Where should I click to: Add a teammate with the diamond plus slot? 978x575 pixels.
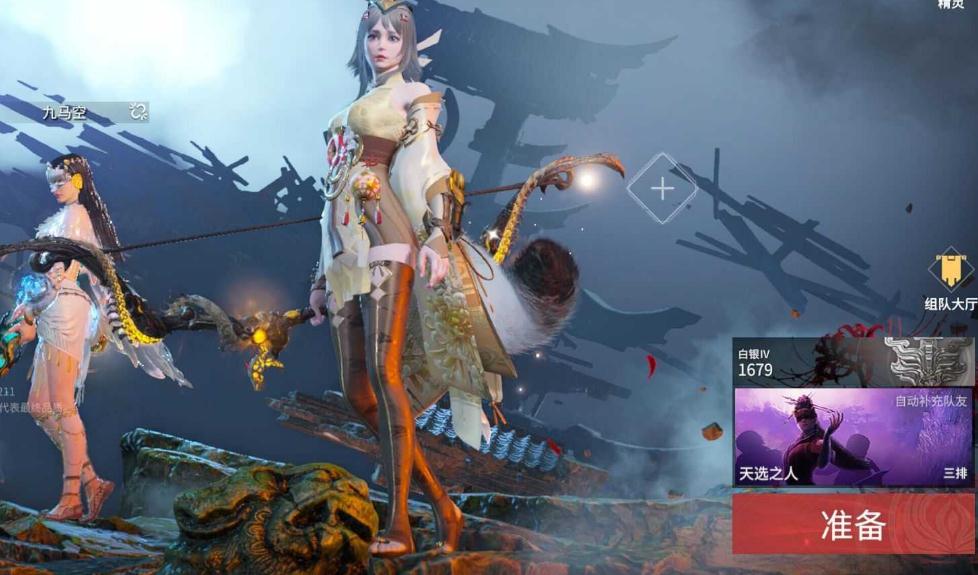[662, 188]
